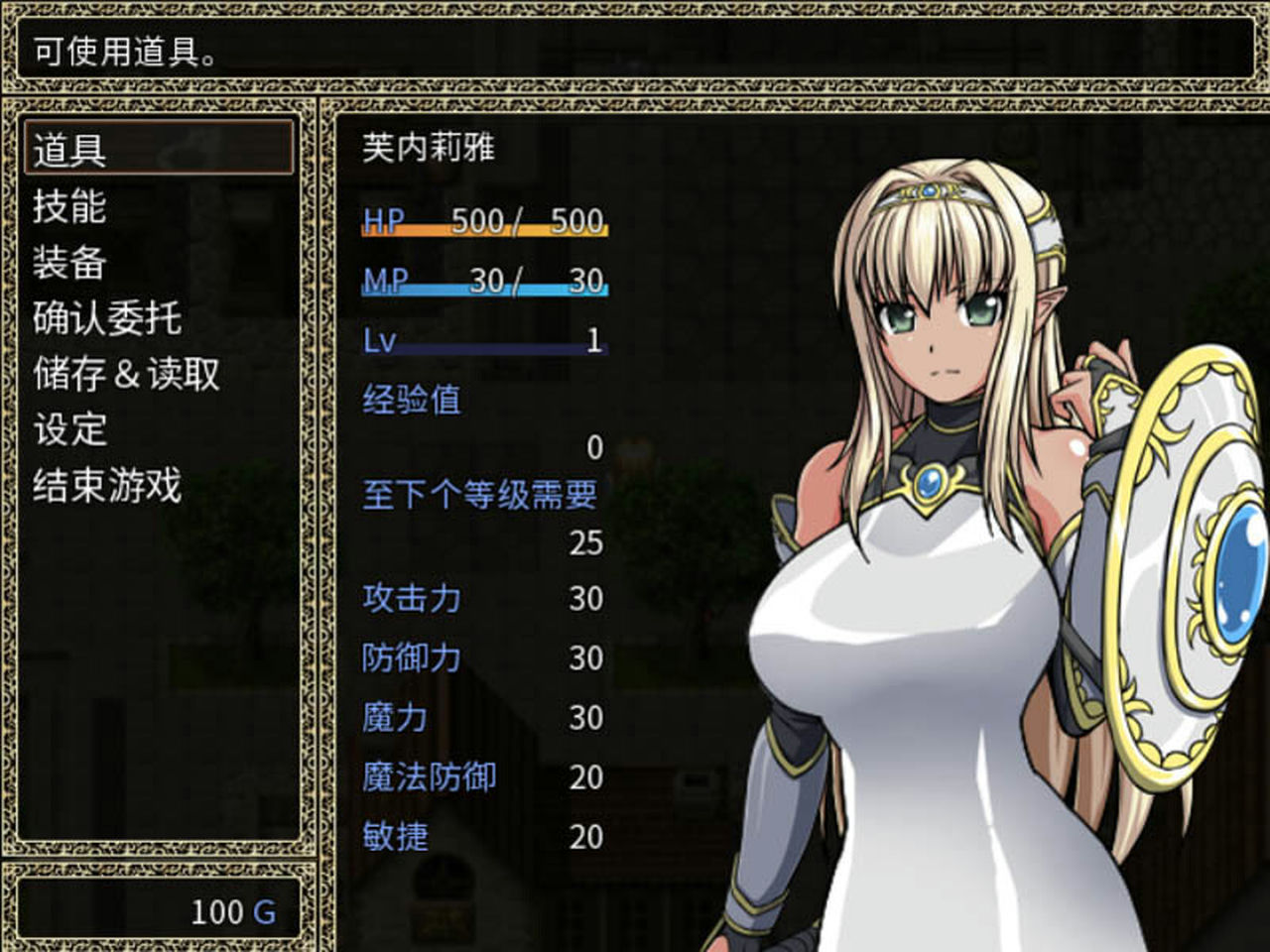Click the 至下个等级需要 next-level requirement text

[x=479, y=498]
